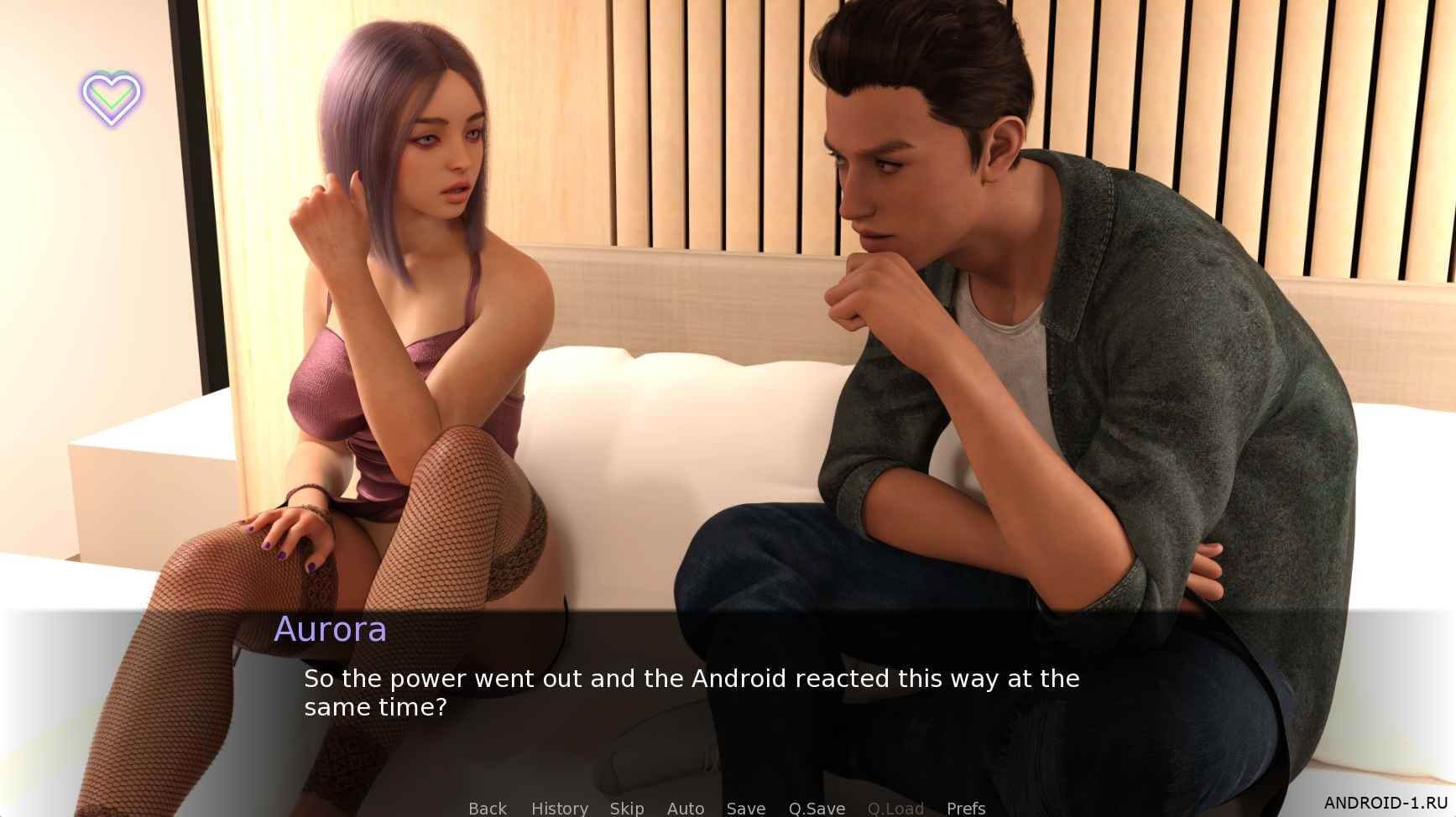The width and height of the screenshot is (1456, 817).
Task: Open the Prefs settings
Action: point(966,808)
